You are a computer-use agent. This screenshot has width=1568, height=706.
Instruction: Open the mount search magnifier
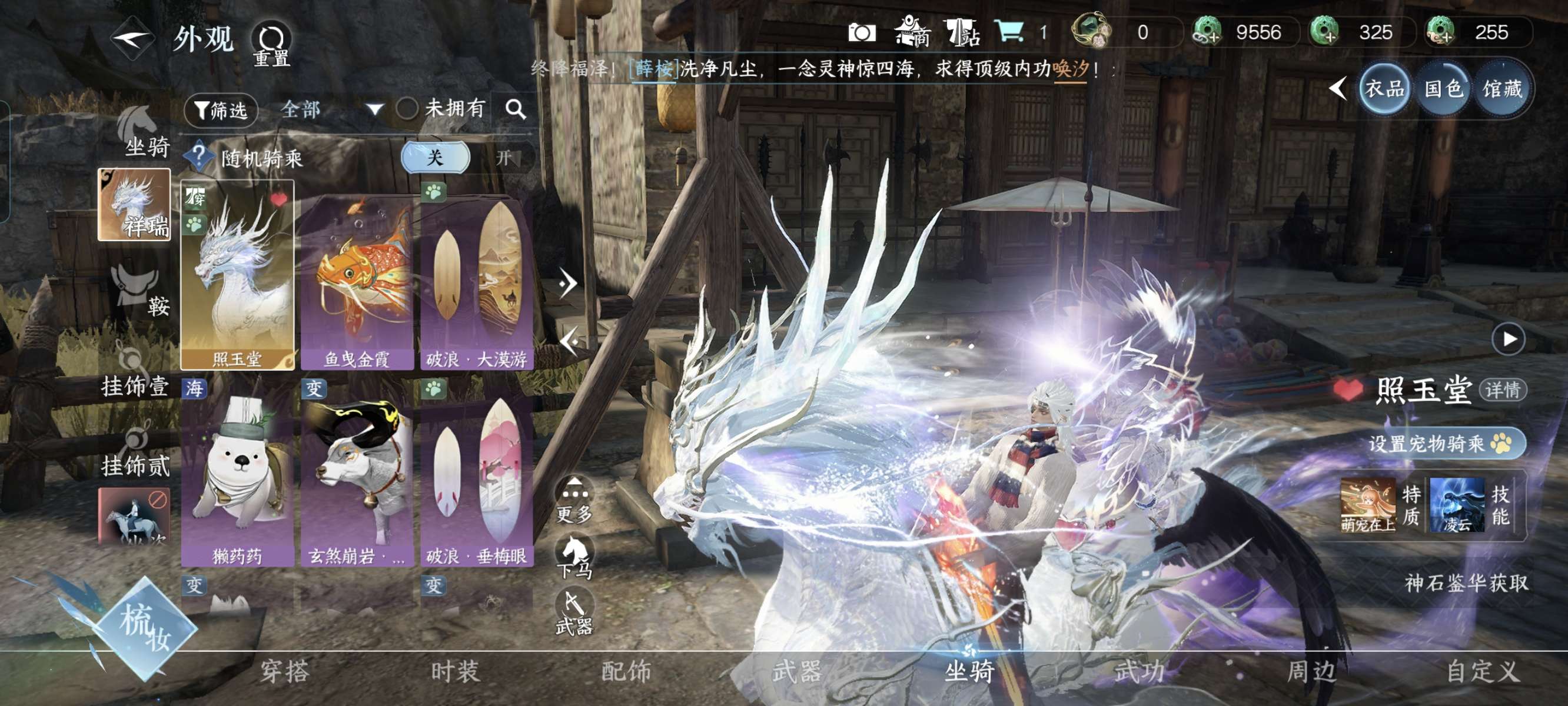(x=516, y=109)
